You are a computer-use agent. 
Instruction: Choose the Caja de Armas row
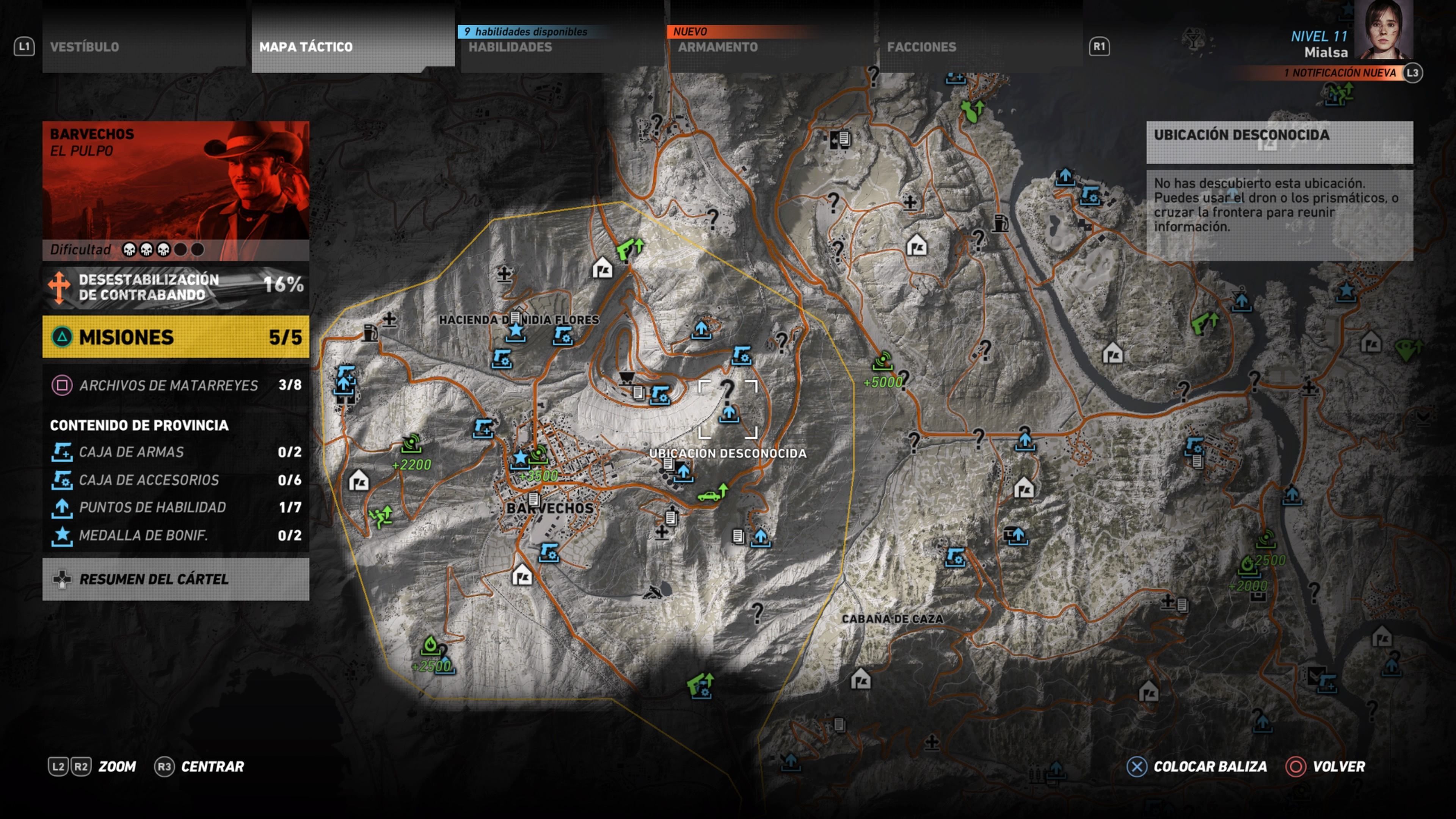(x=176, y=452)
